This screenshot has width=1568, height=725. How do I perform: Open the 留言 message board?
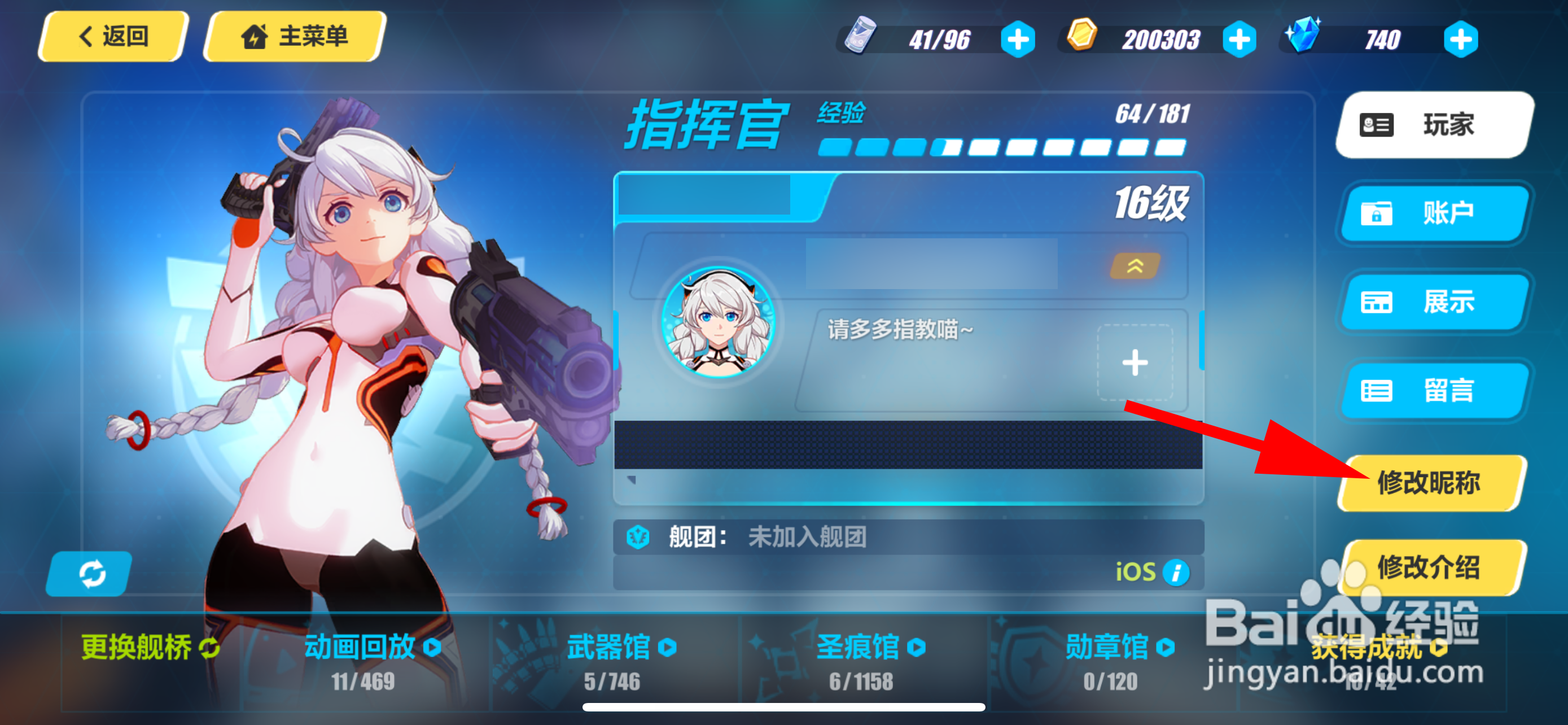coord(1434,391)
